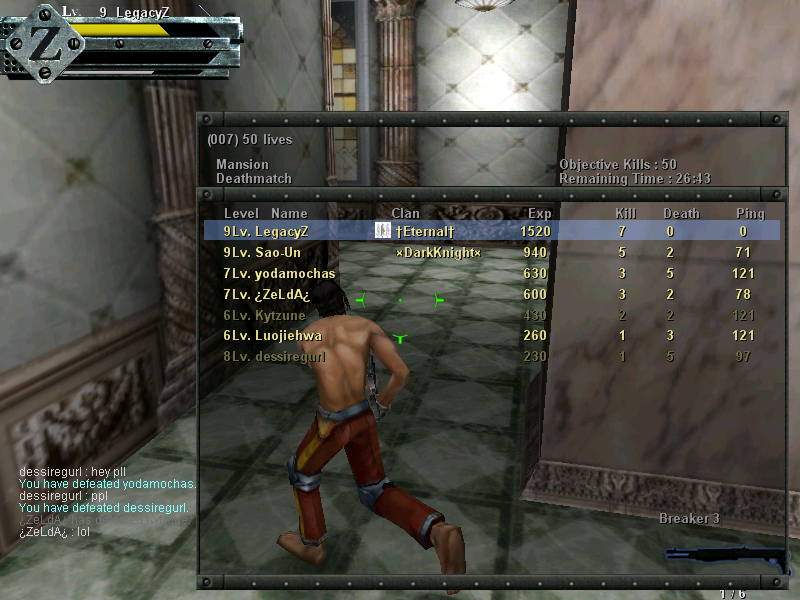The width and height of the screenshot is (800, 600).
Task: Select the Kytzune player row
Action: coord(490,315)
